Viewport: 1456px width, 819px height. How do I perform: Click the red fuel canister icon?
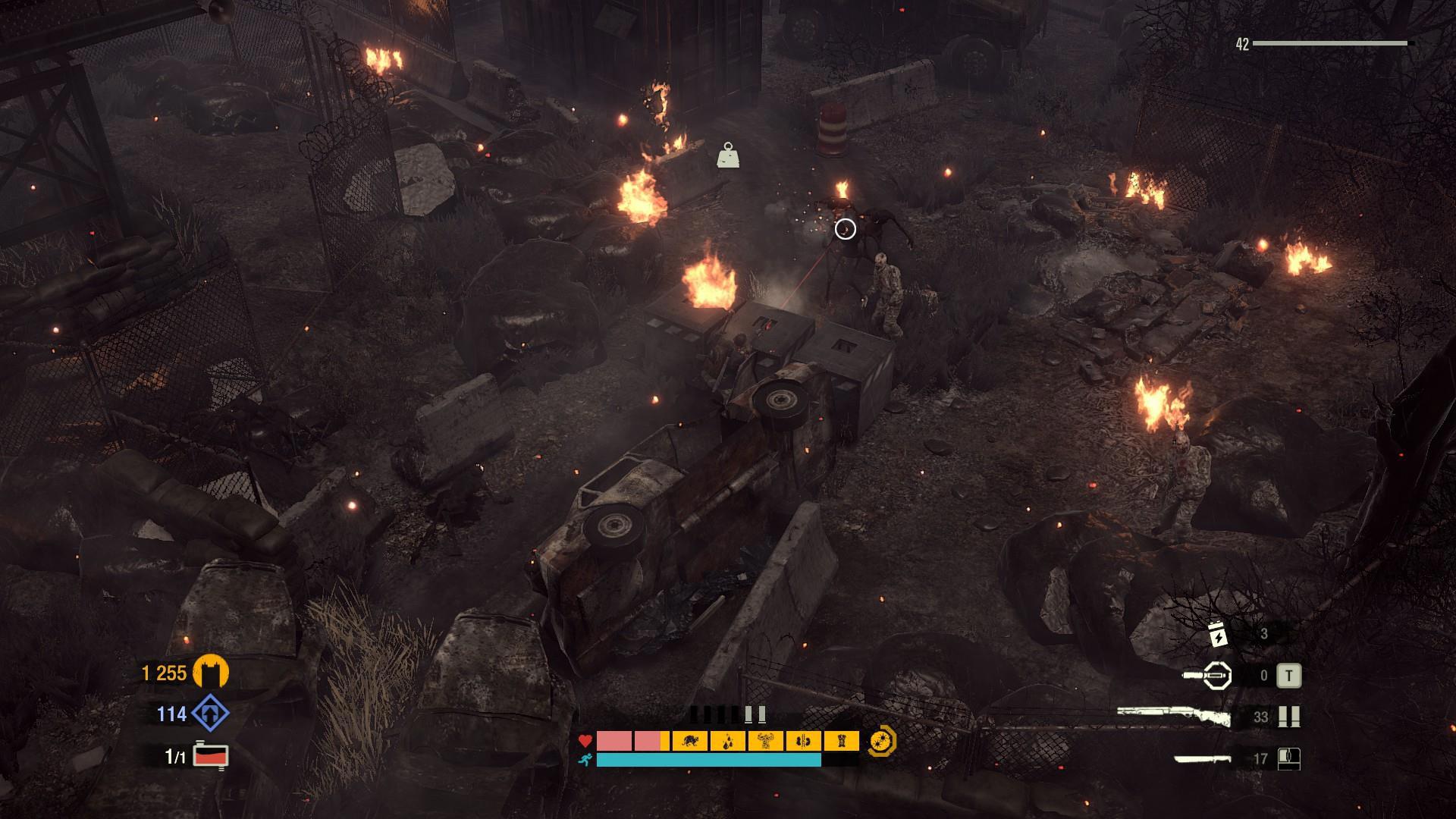(x=211, y=756)
